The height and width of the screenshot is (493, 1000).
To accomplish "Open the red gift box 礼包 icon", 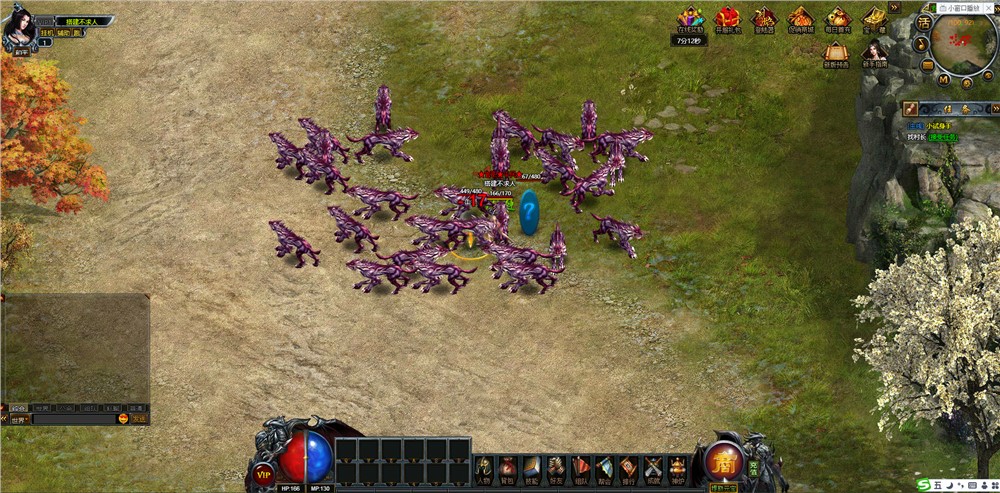I will coord(727,20).
